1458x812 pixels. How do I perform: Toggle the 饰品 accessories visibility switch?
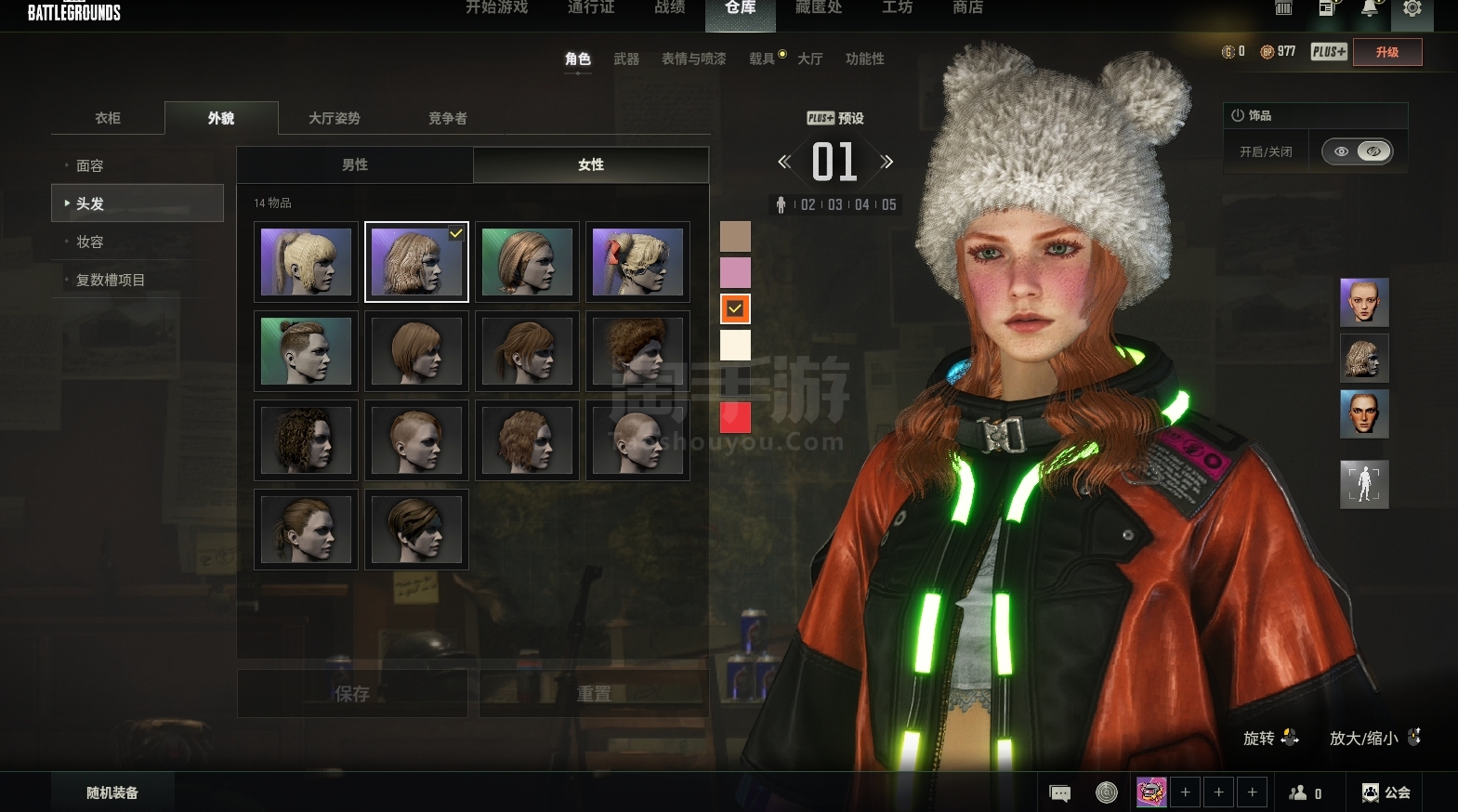coord(1357,151)
